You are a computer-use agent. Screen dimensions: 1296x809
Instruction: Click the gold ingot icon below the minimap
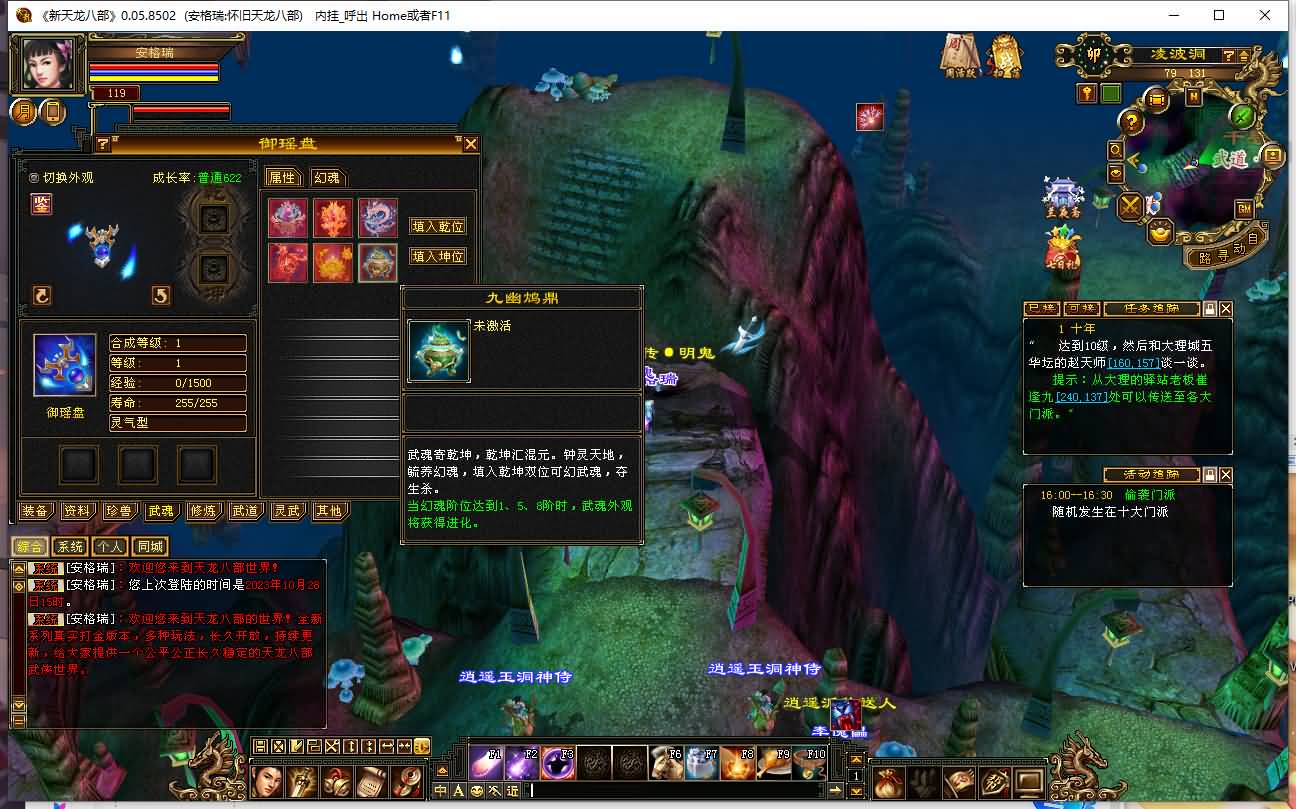(x=1159, y=230)
